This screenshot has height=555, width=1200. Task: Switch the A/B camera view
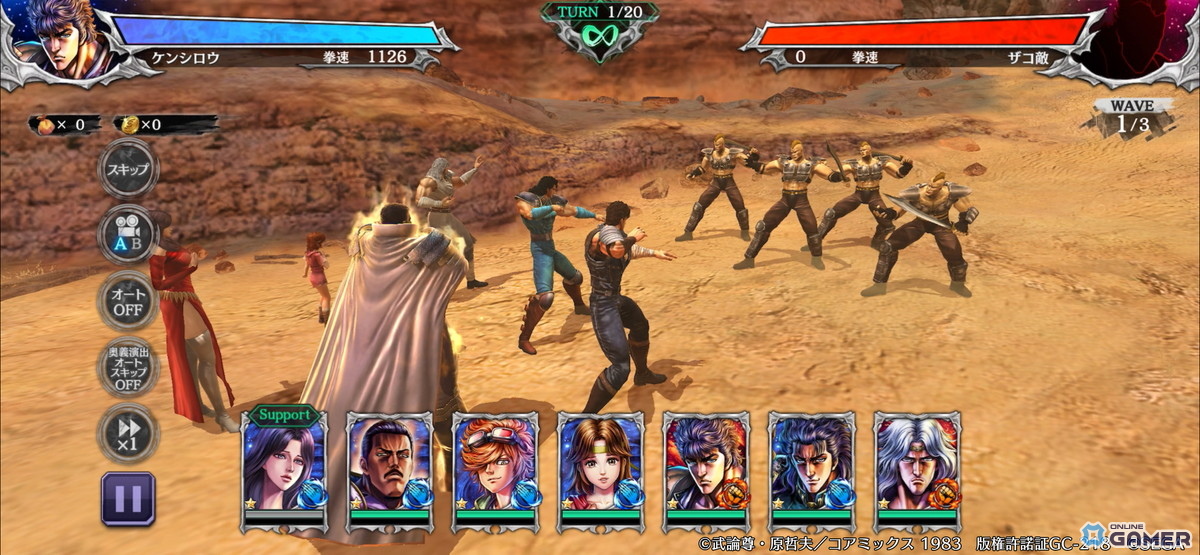[127, 235]
